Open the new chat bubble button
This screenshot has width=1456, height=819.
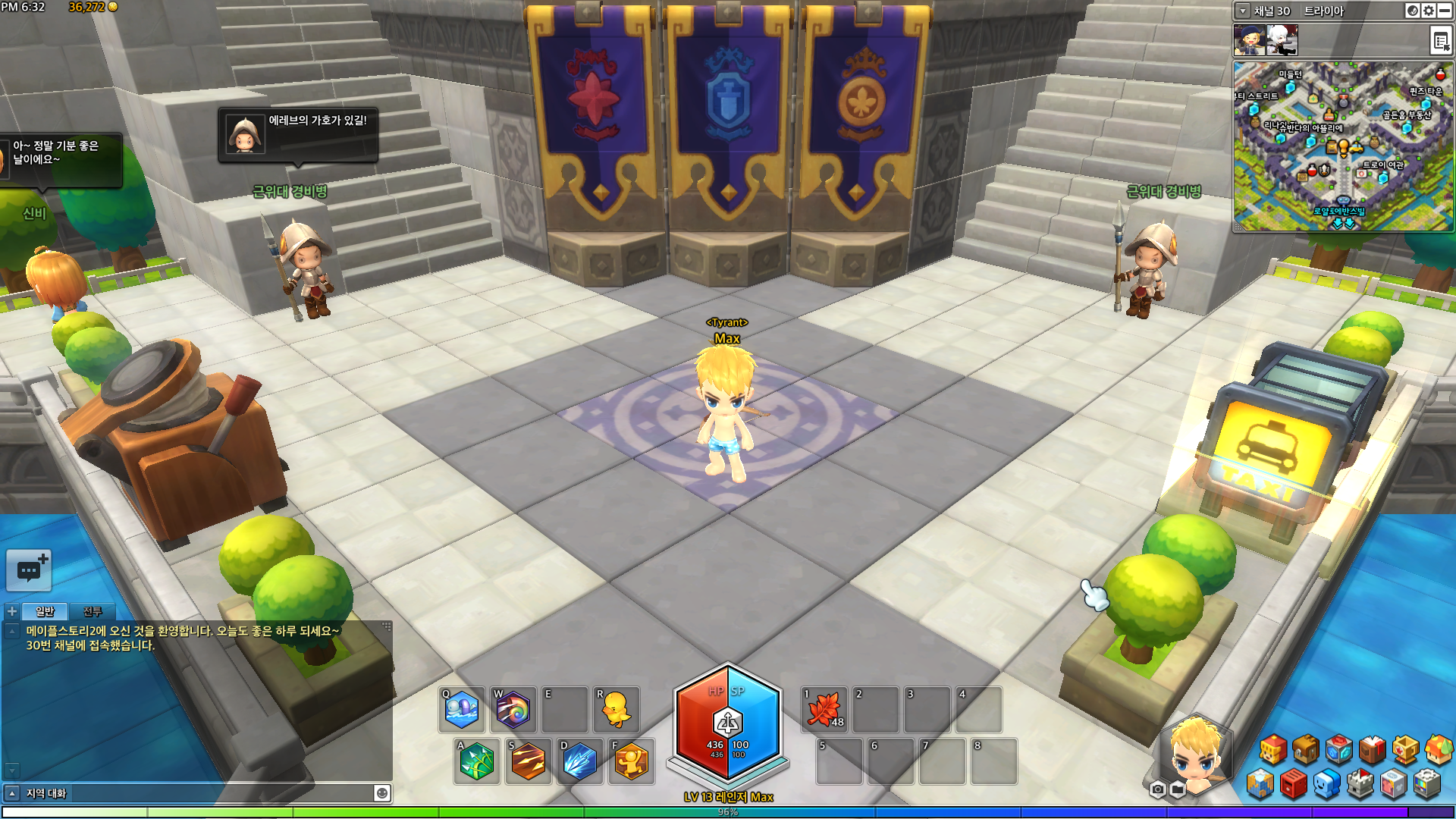[x=29, y=570]
